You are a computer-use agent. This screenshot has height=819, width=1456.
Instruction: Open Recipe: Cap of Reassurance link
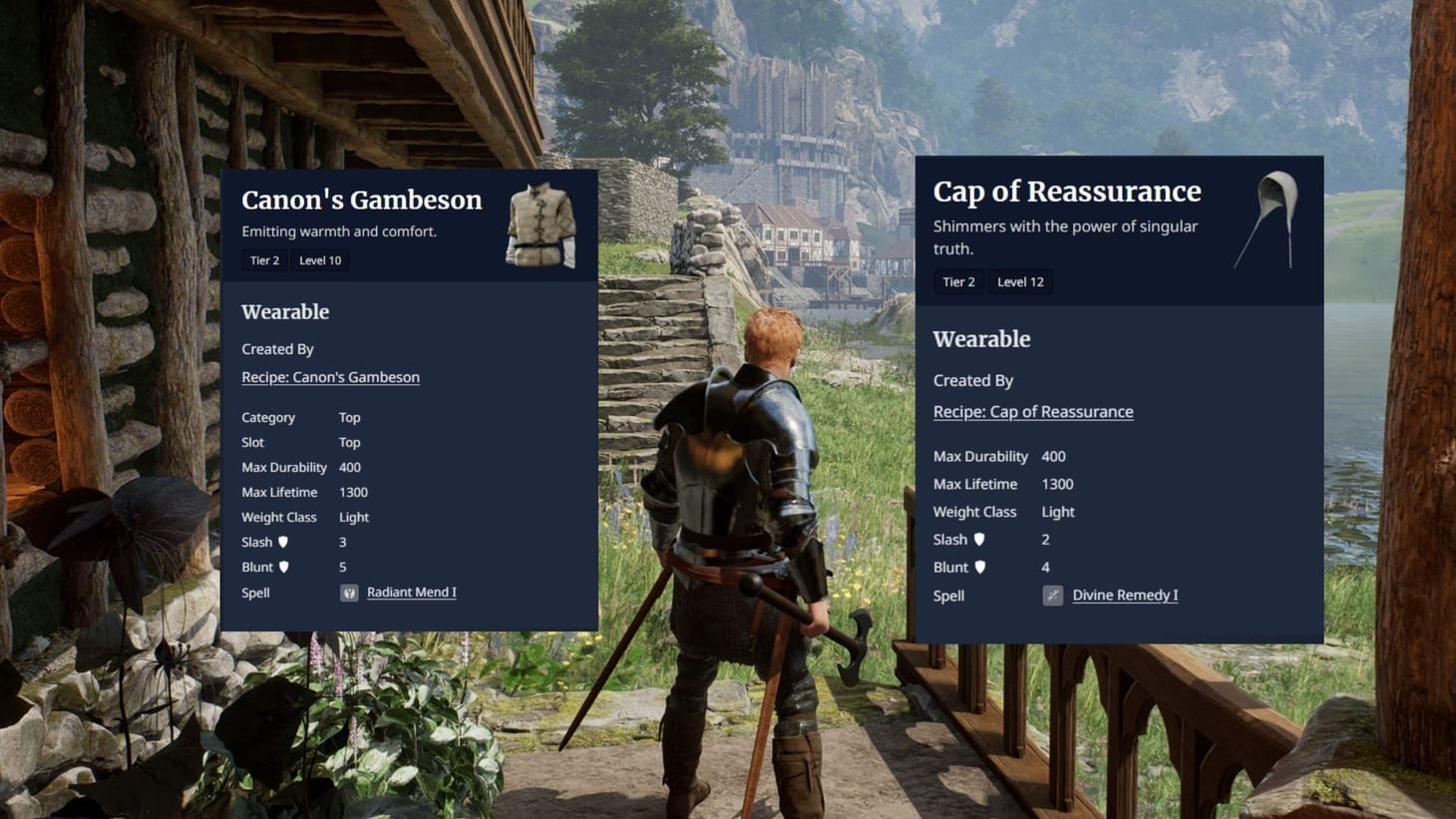pyautogui.click(x=1033, y=411)
